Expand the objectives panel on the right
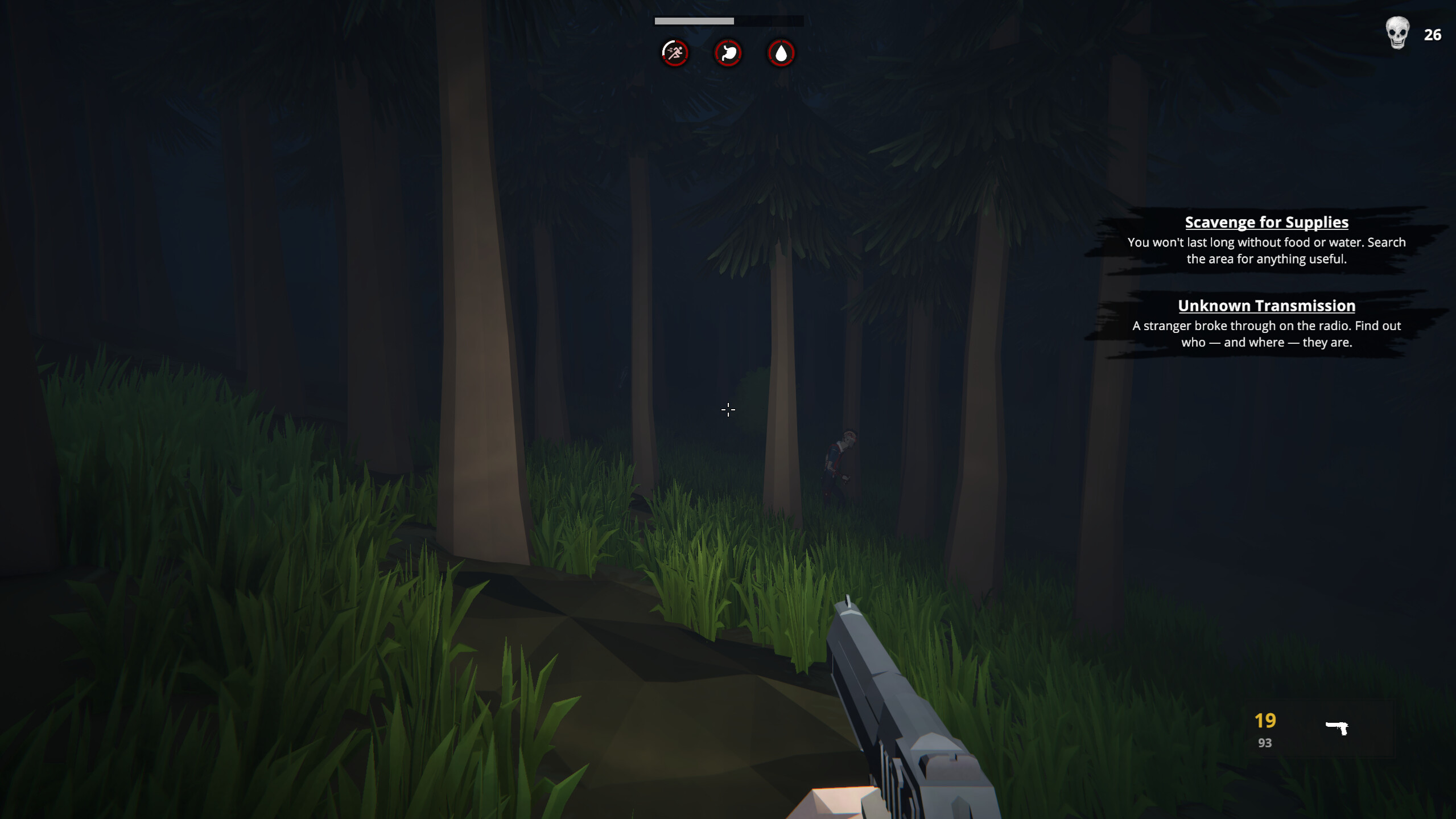1456x819 pixels. [1266, 282]
